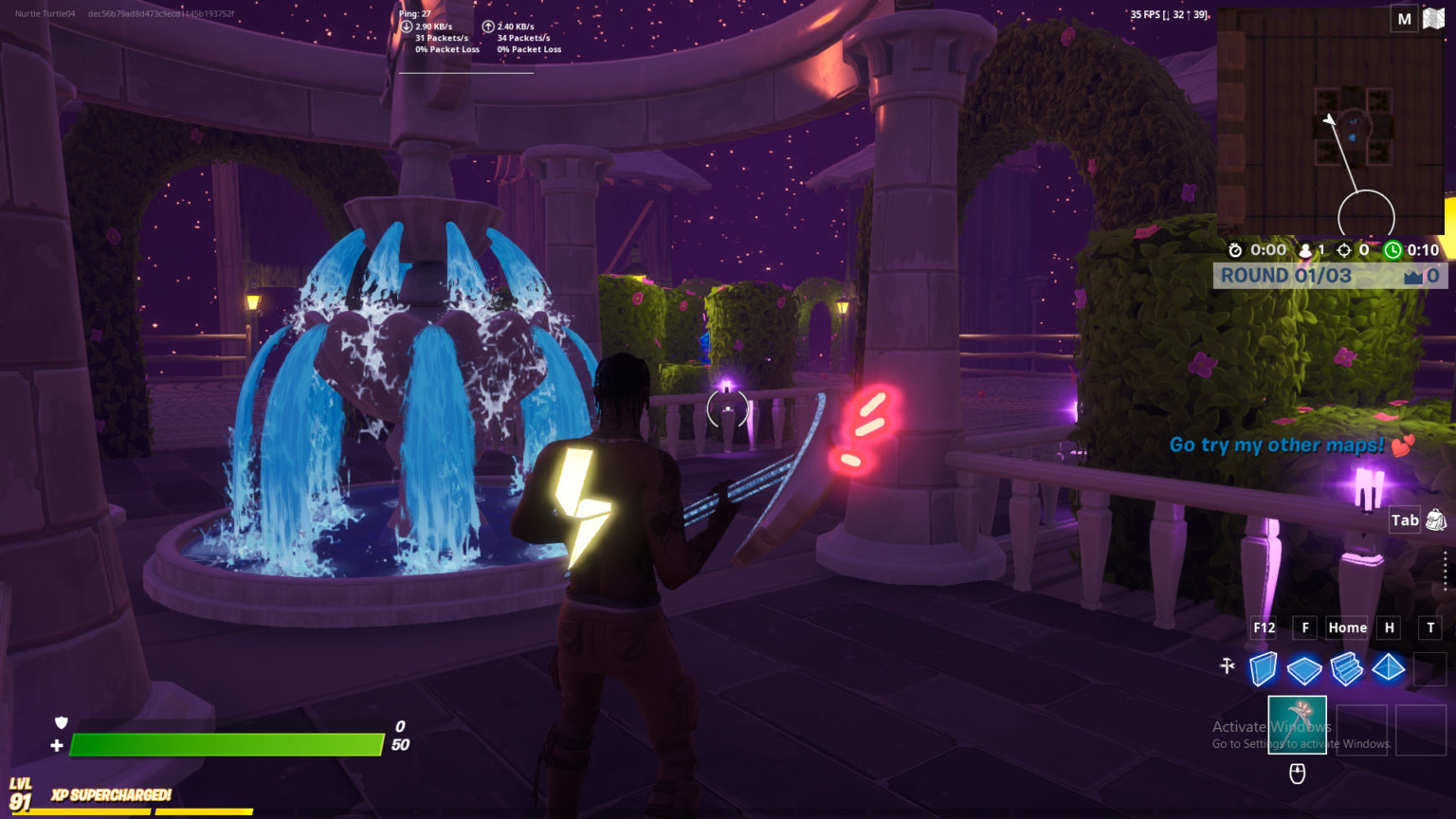
Task: Select the floor building piece
Action: (1304, 669)
